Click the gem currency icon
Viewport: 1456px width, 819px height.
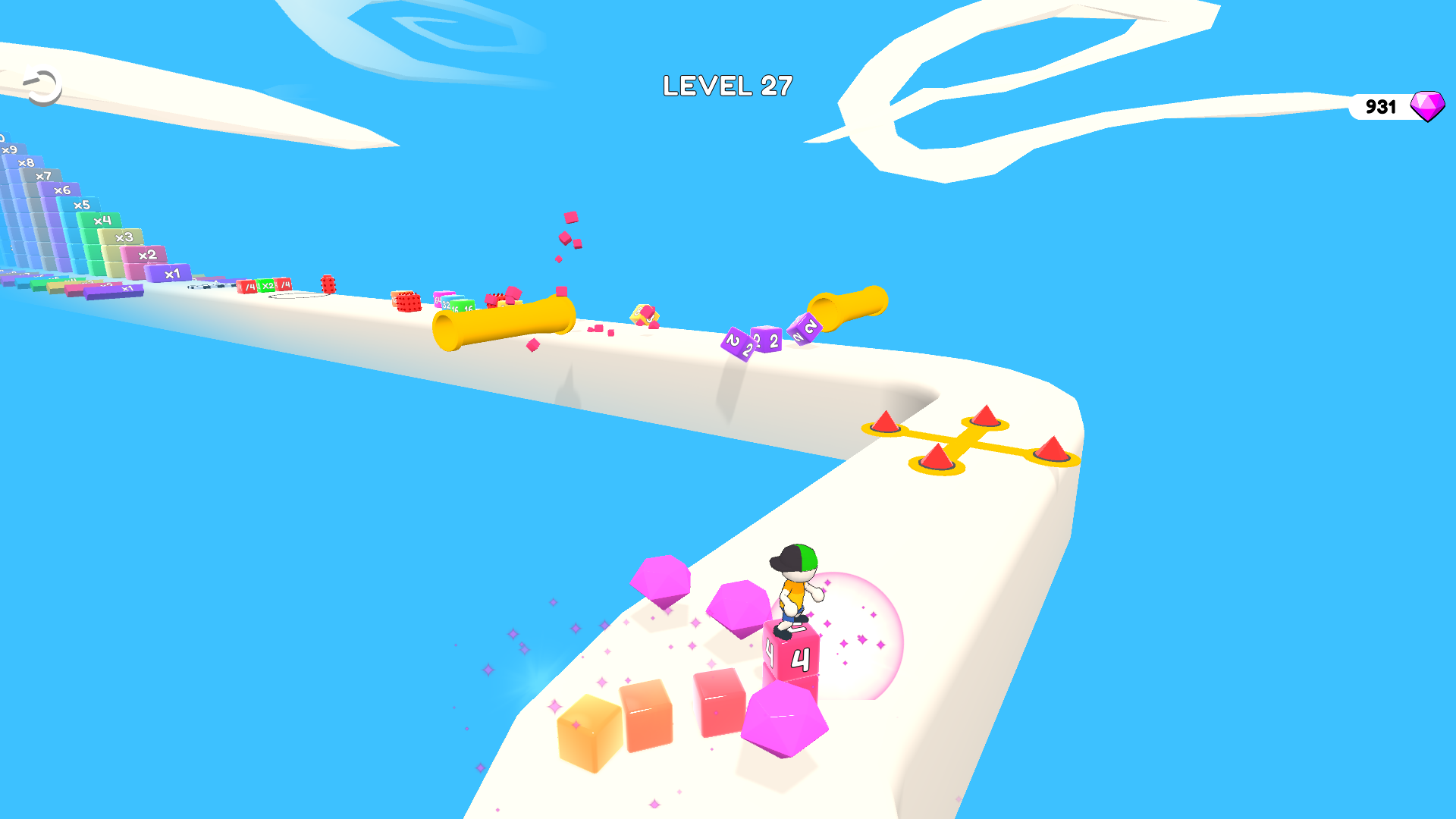(x=1426, y=106)
